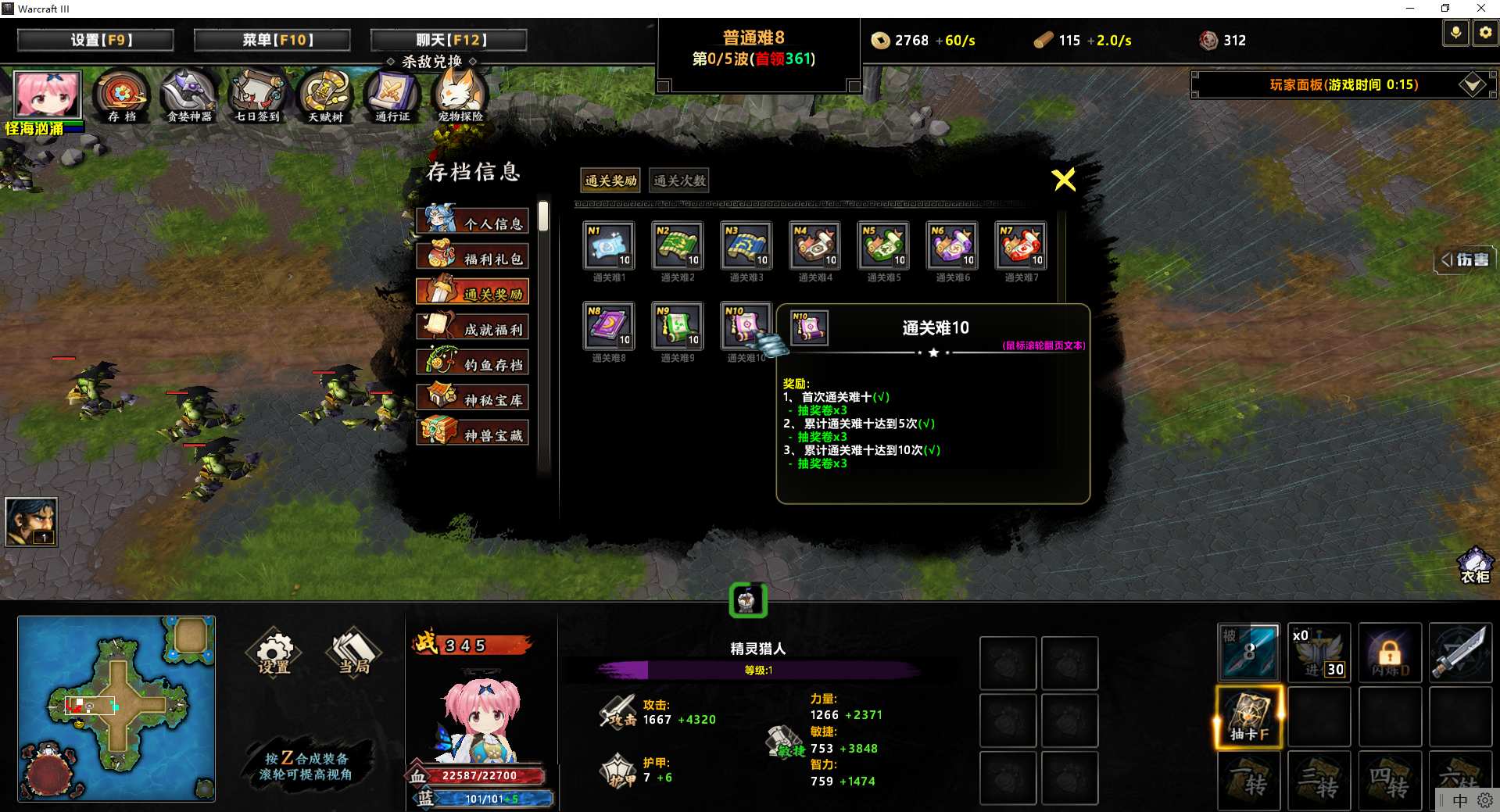Click the minimap in the corner
Image resolution: width=1500 pixels, height=812 pixels.
click(116, 708)
